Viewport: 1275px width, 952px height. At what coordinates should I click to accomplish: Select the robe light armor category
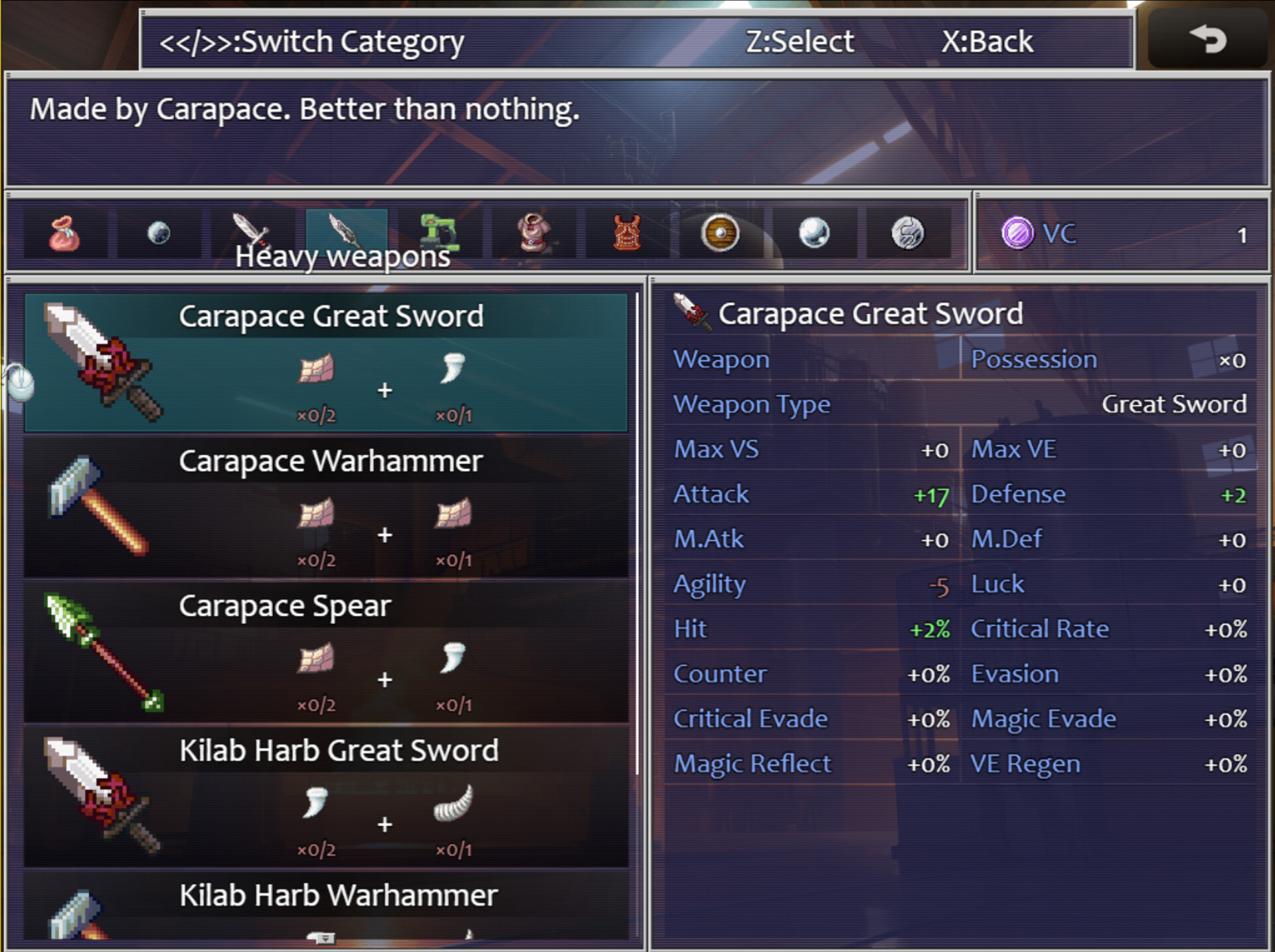tap(535, 232)
